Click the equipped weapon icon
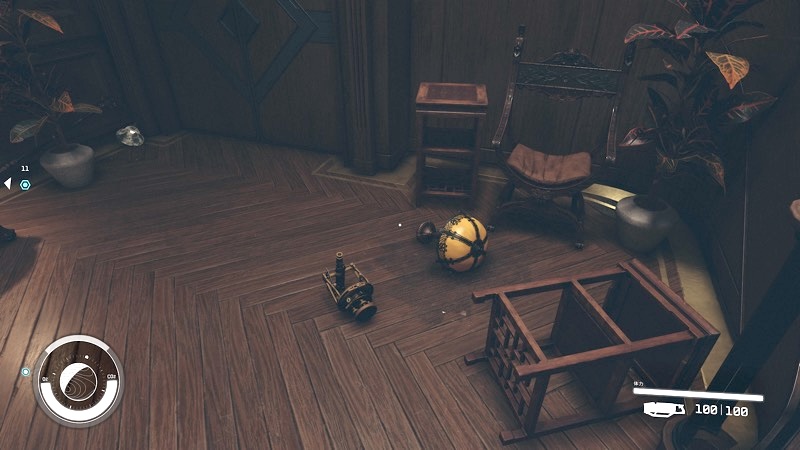 (663, 409)
